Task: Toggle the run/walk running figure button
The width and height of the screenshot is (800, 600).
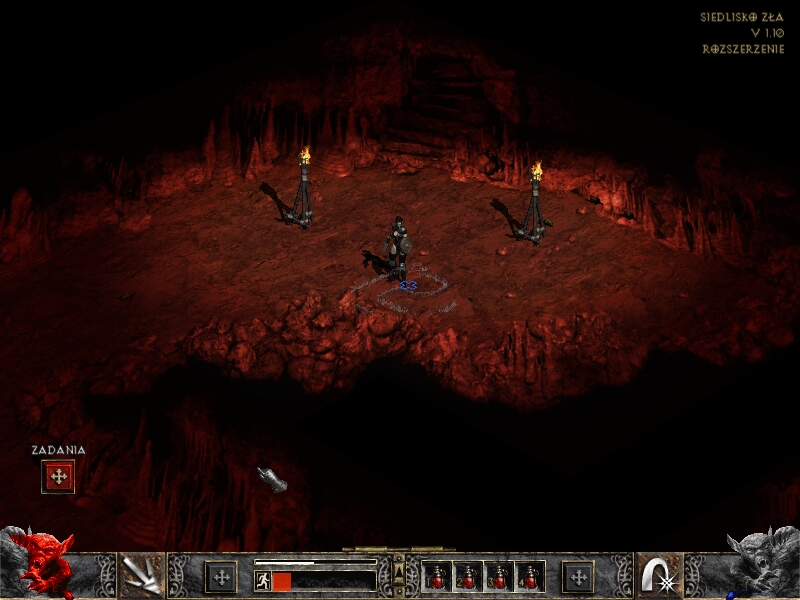Action: click(262, 580)
